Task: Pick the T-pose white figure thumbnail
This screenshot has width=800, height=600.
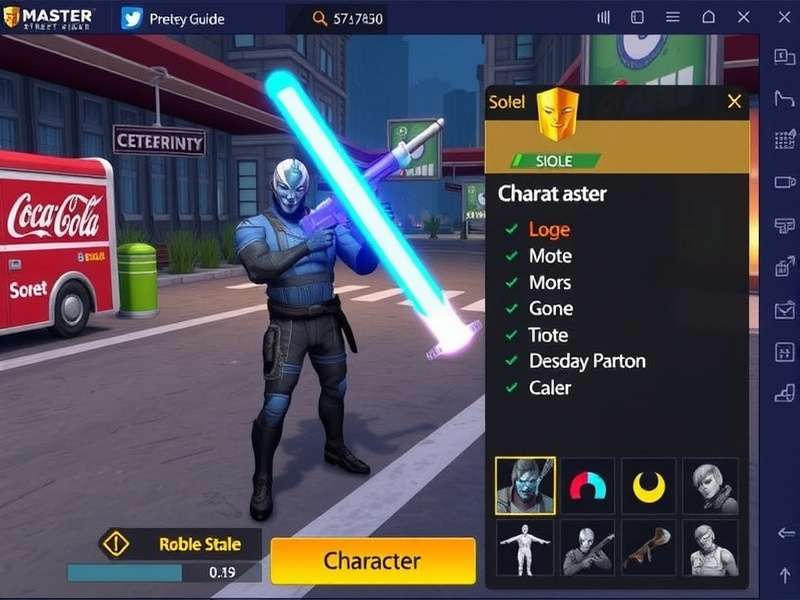Action: tap(525, 547)
